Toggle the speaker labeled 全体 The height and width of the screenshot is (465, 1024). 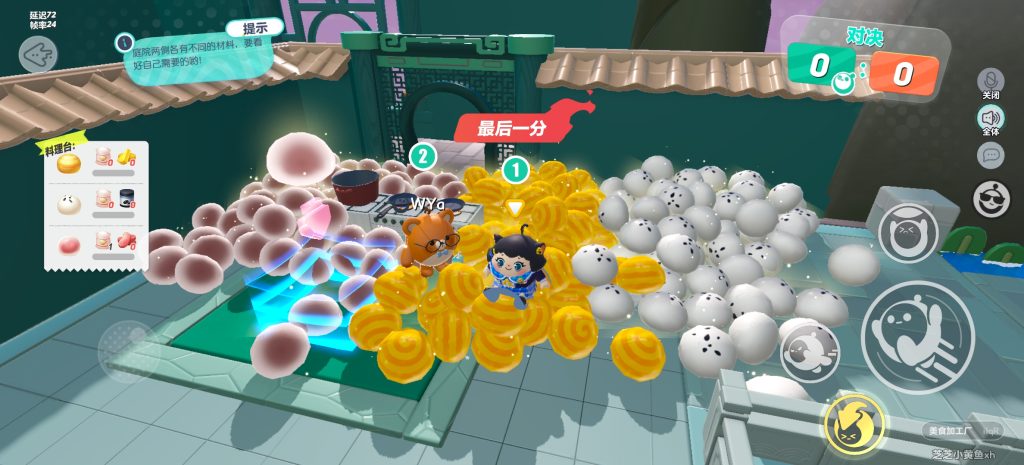[x=991, y=119]
